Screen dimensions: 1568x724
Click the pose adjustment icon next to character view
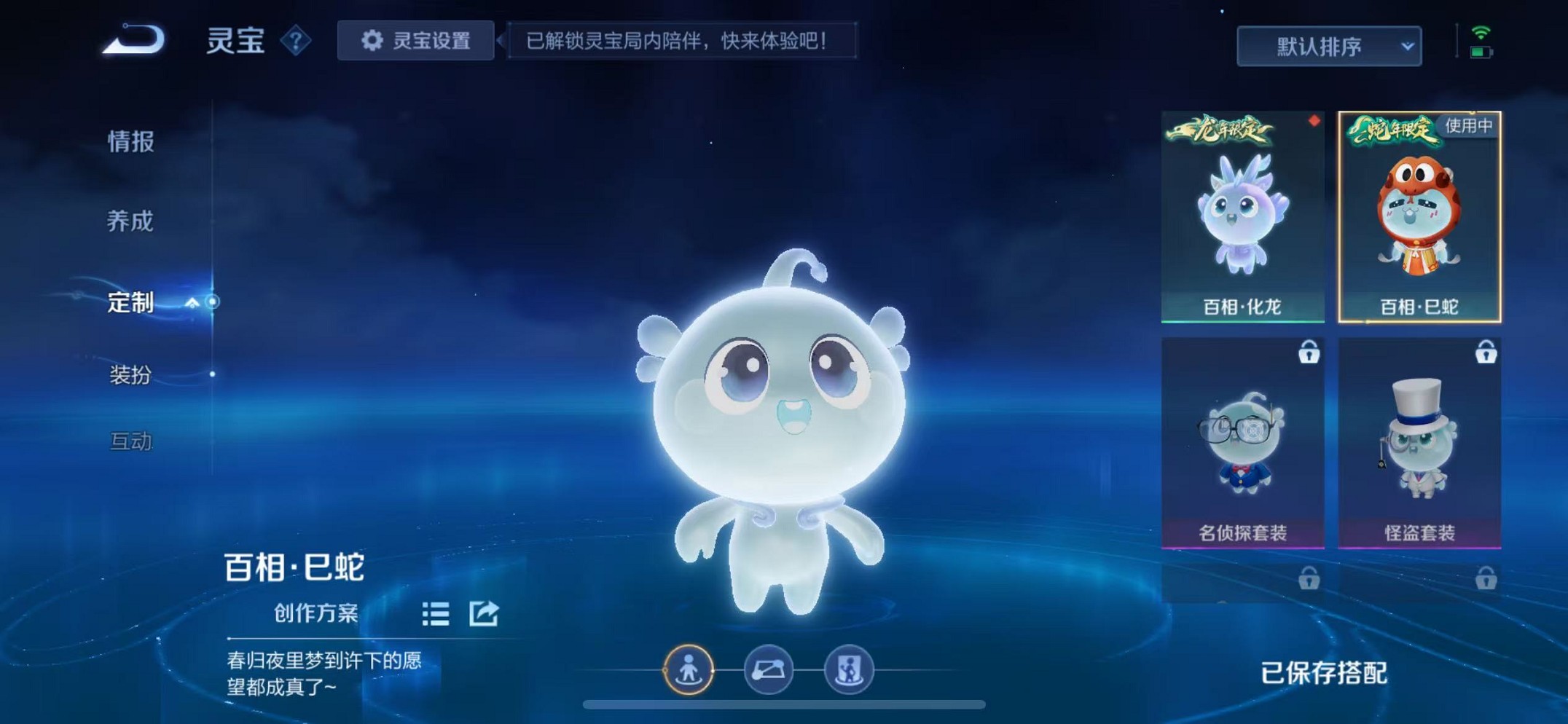[x=769, y=671]
